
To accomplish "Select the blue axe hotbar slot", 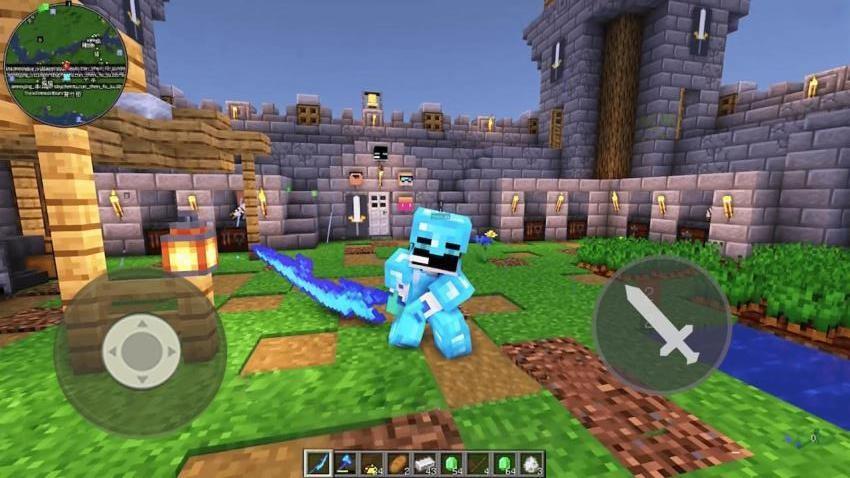I will [x=346, y=462].
